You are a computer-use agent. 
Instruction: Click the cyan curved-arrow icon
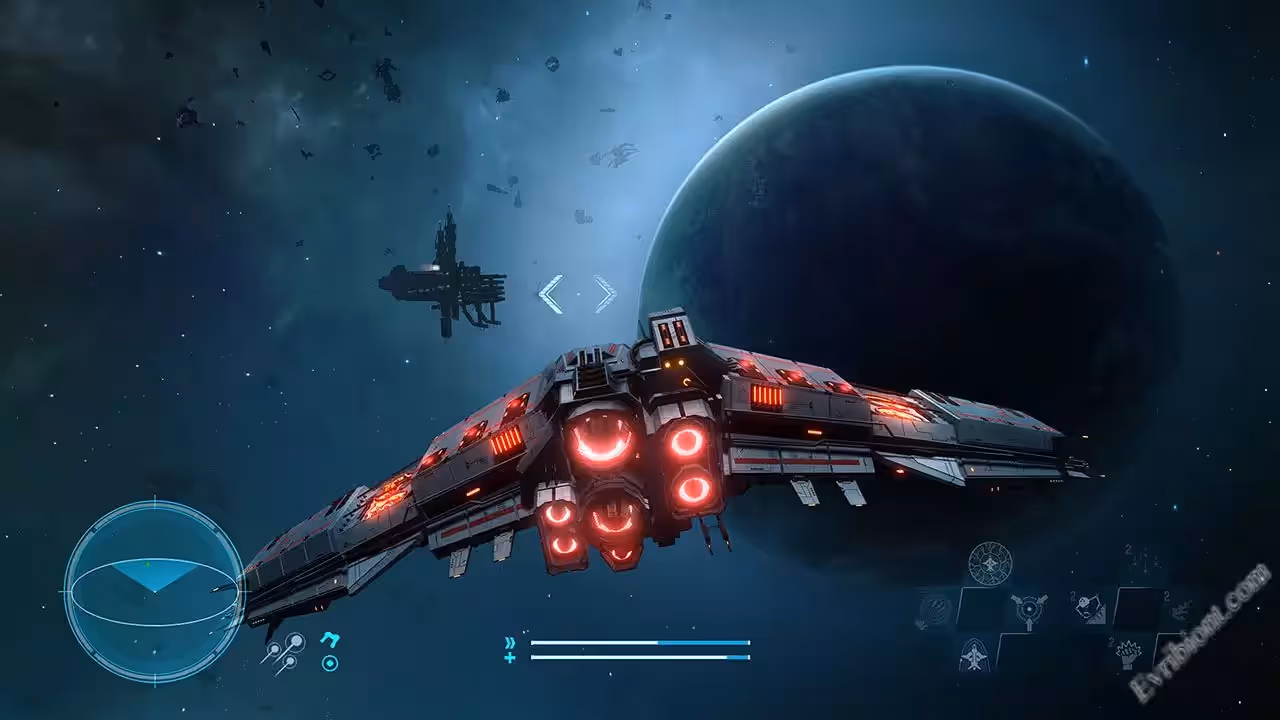coord(329,638)
